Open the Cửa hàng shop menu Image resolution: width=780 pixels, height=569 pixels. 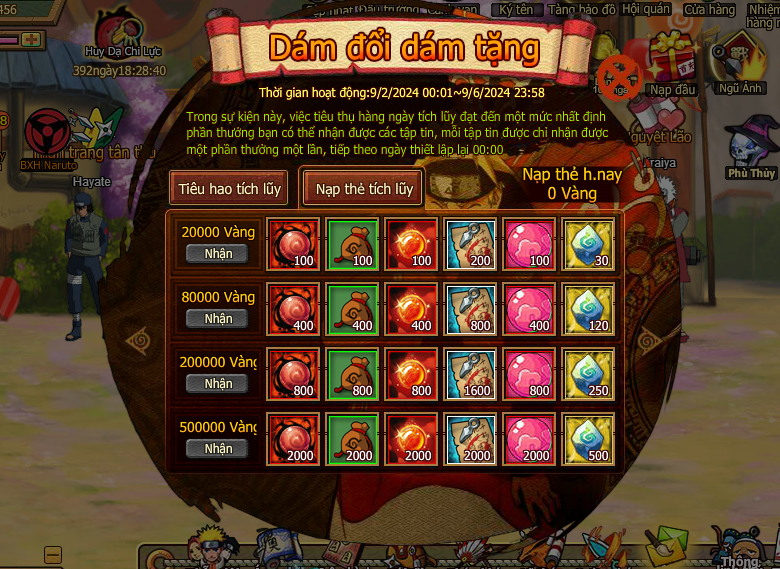tap(710, 10)
